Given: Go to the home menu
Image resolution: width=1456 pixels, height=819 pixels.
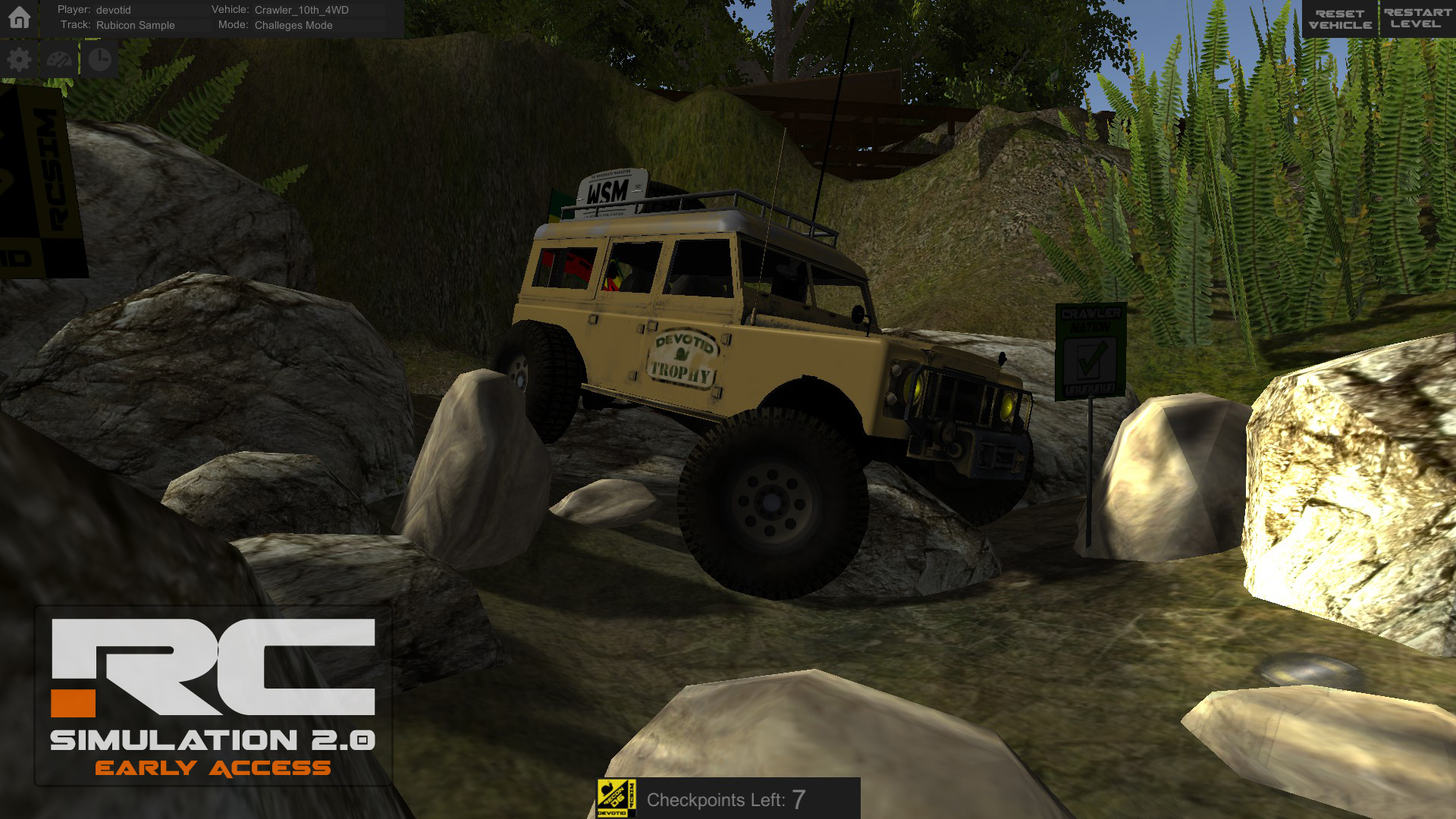Looking at the screenshot, I should tap(19, 17).
